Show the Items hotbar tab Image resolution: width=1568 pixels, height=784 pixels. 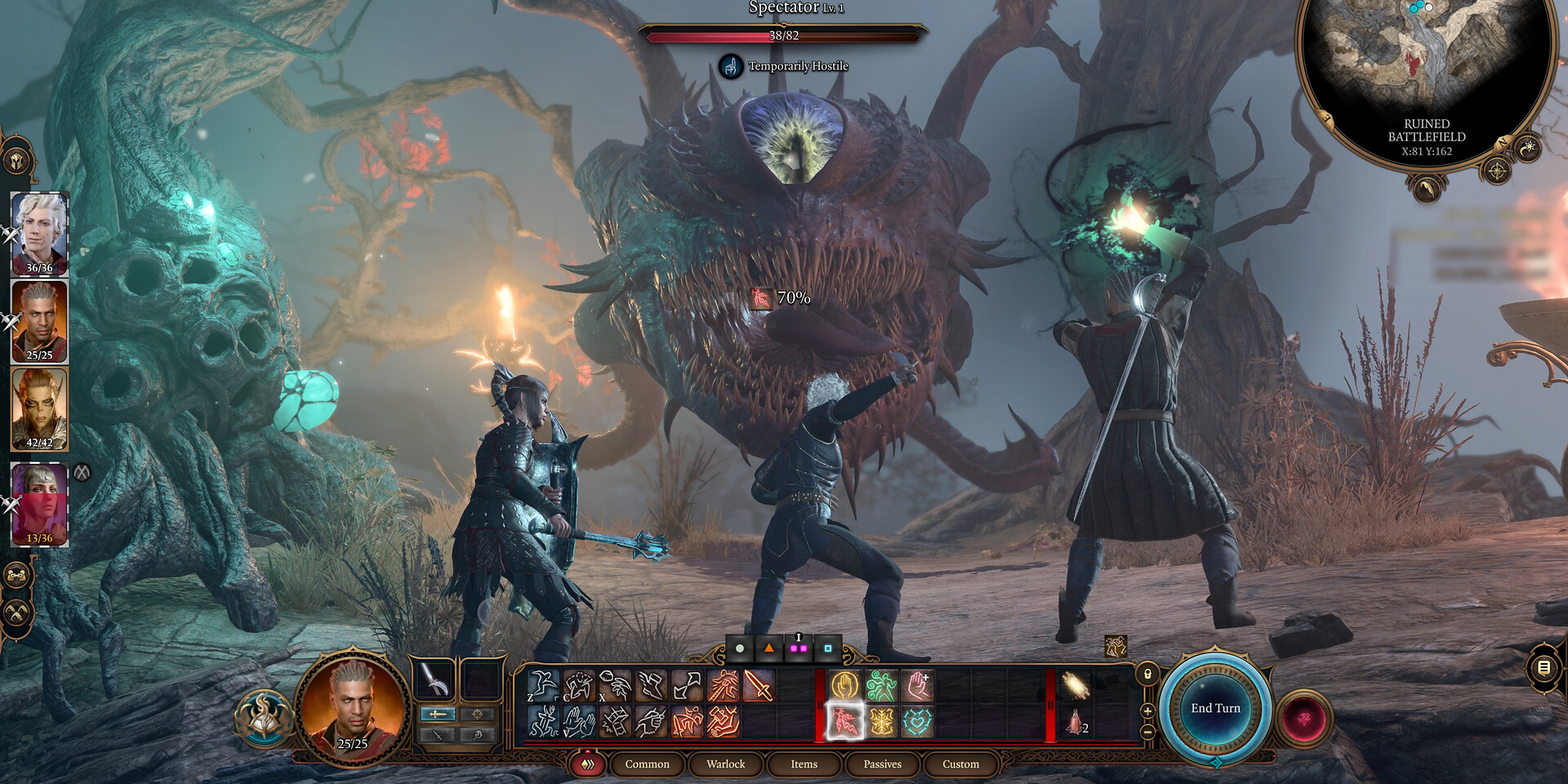(804, 764)
